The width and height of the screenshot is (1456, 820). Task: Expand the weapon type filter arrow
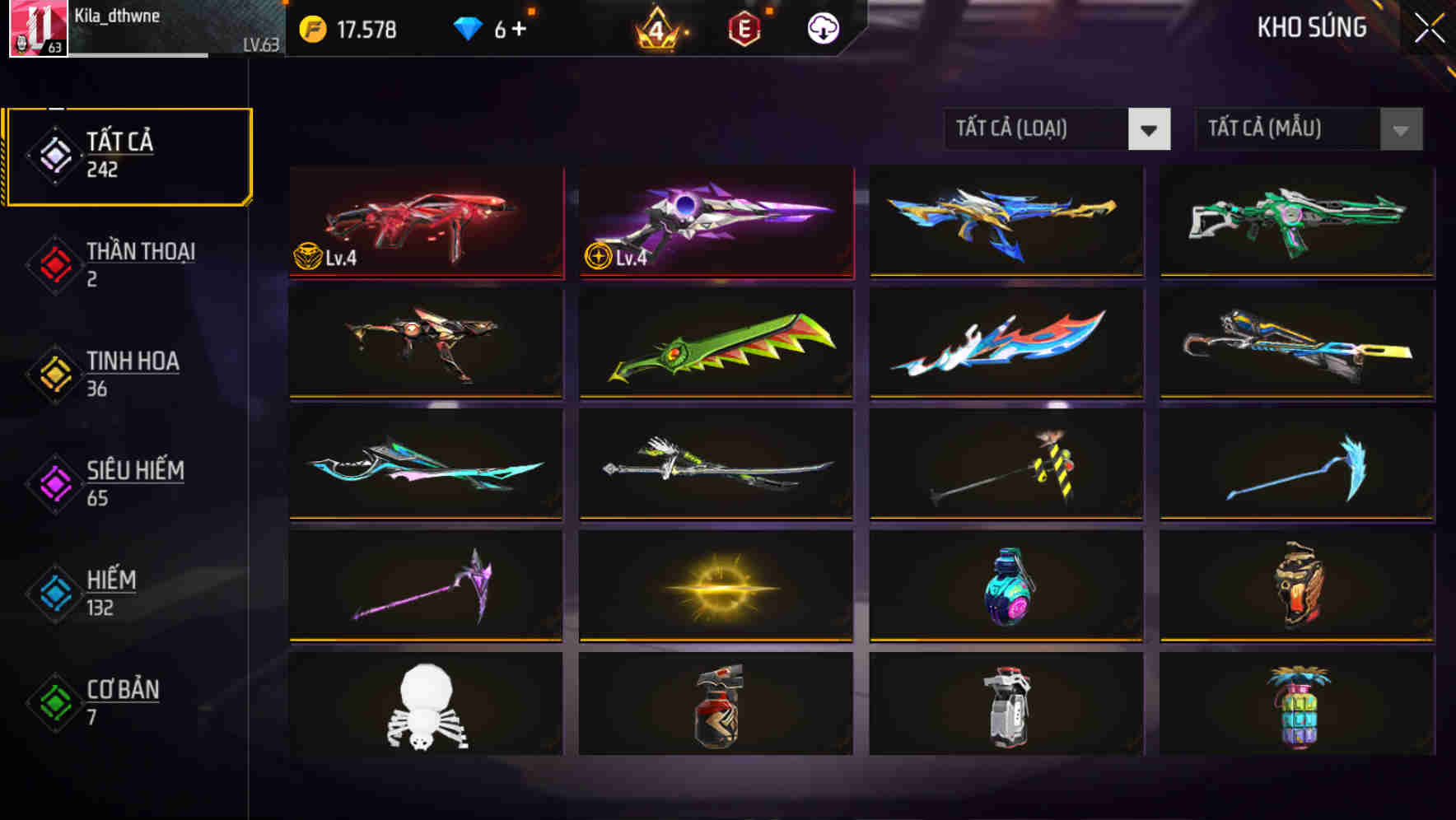(1150, 129)
